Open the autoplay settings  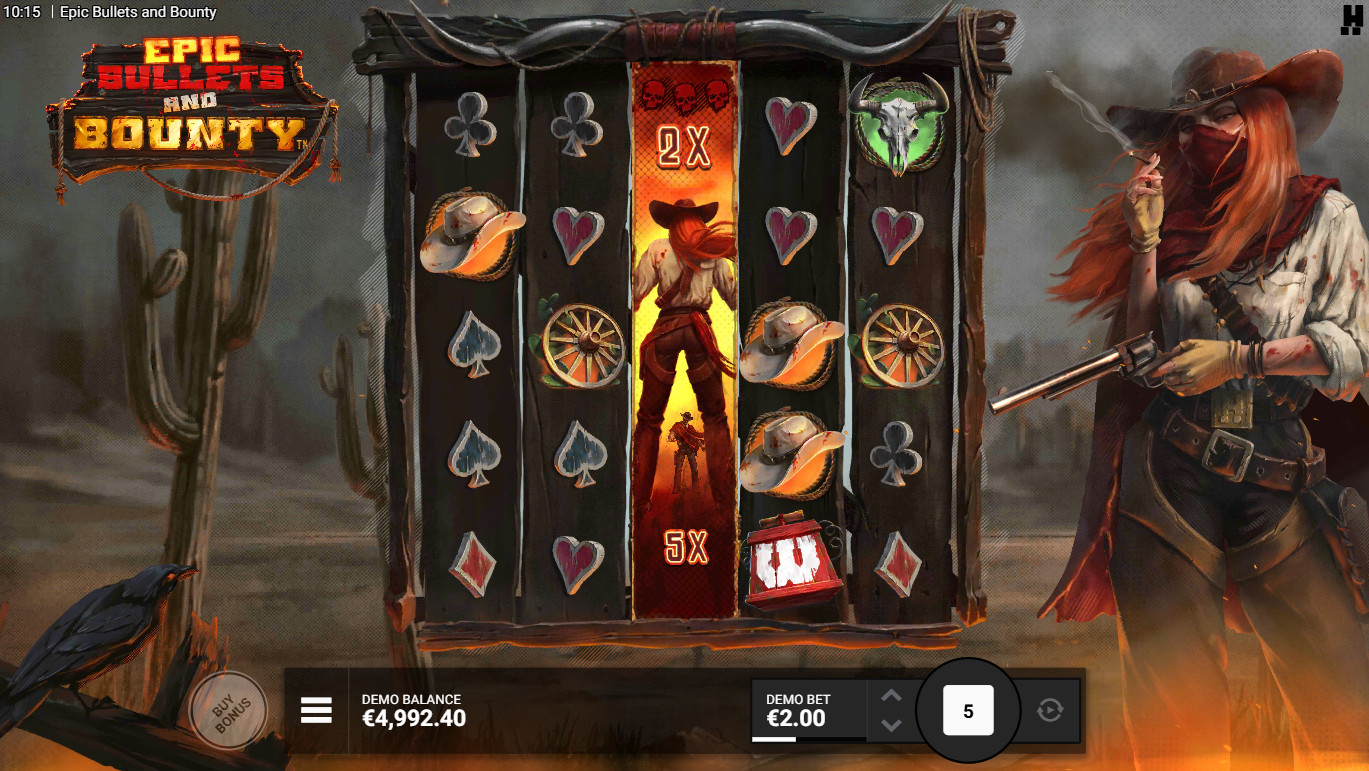point(1050,711)
